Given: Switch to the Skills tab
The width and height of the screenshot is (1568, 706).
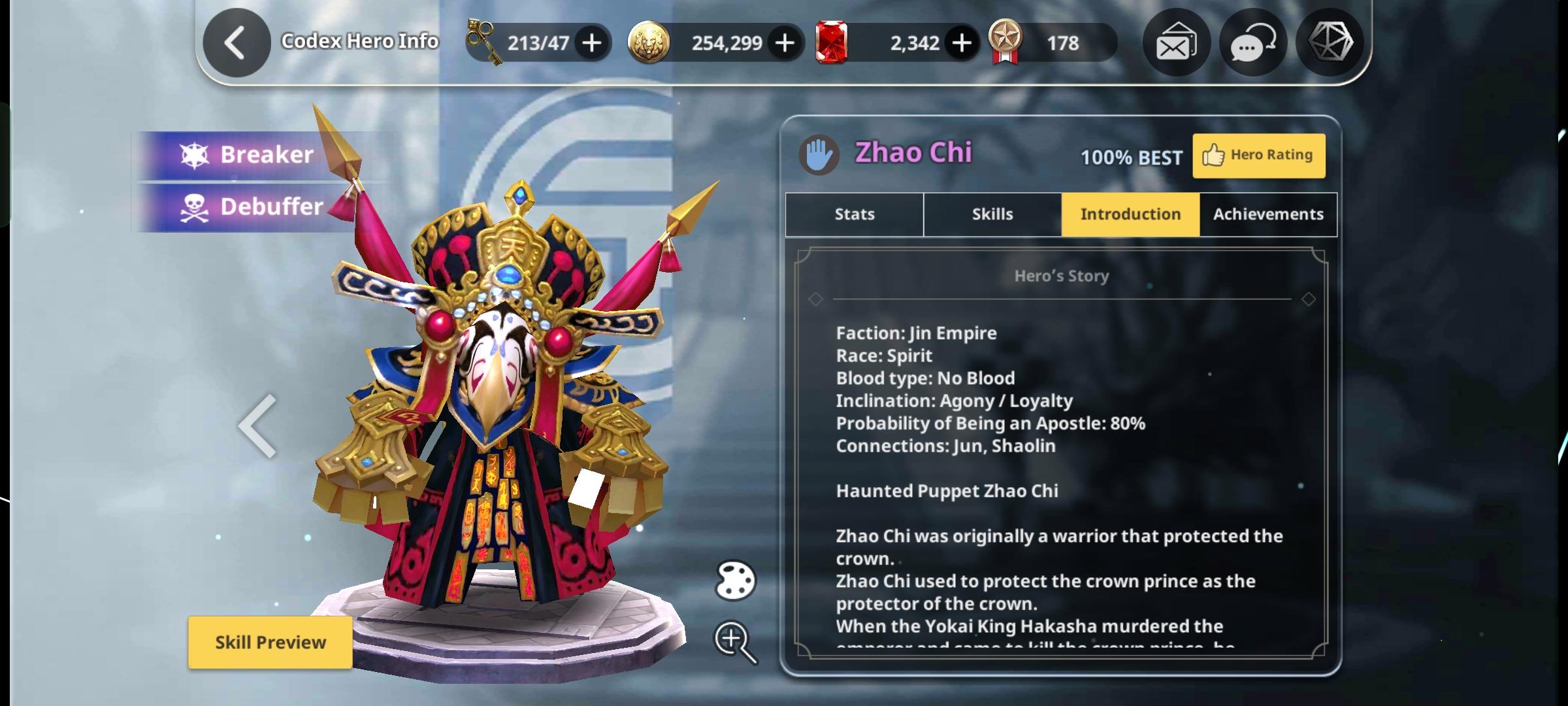Looking at the screenshot, I should tap(992, 214).
